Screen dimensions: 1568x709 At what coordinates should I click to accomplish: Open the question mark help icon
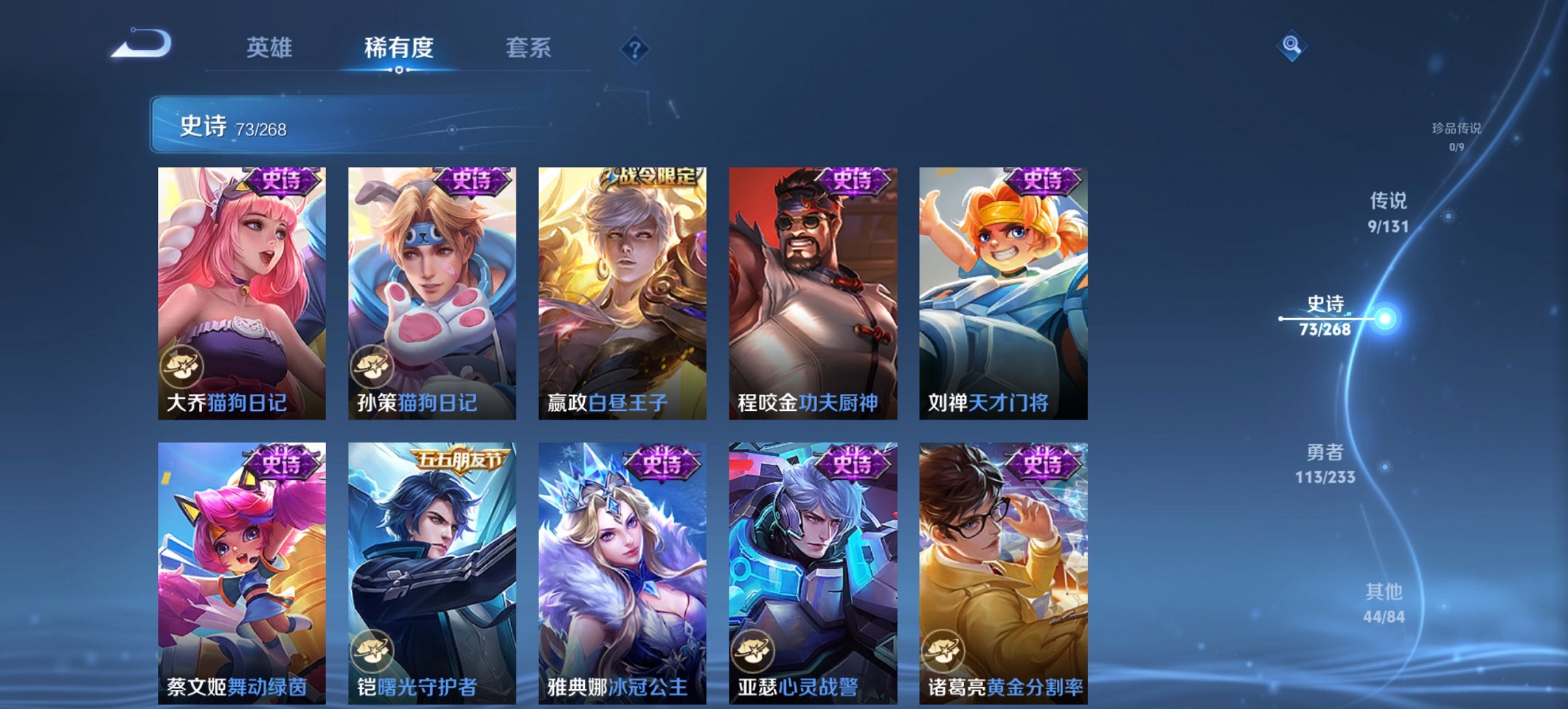pos(634,48)
